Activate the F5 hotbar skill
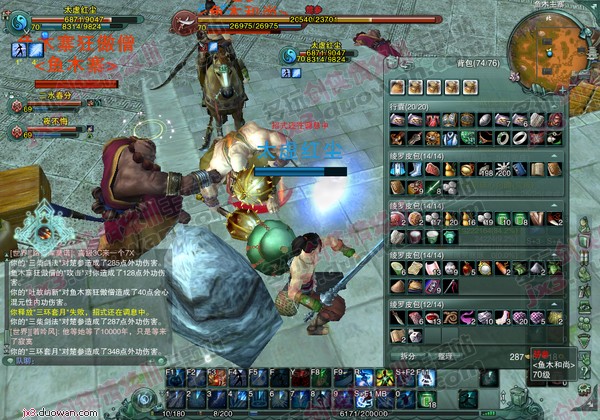600x420 pixels. point(255,378)
